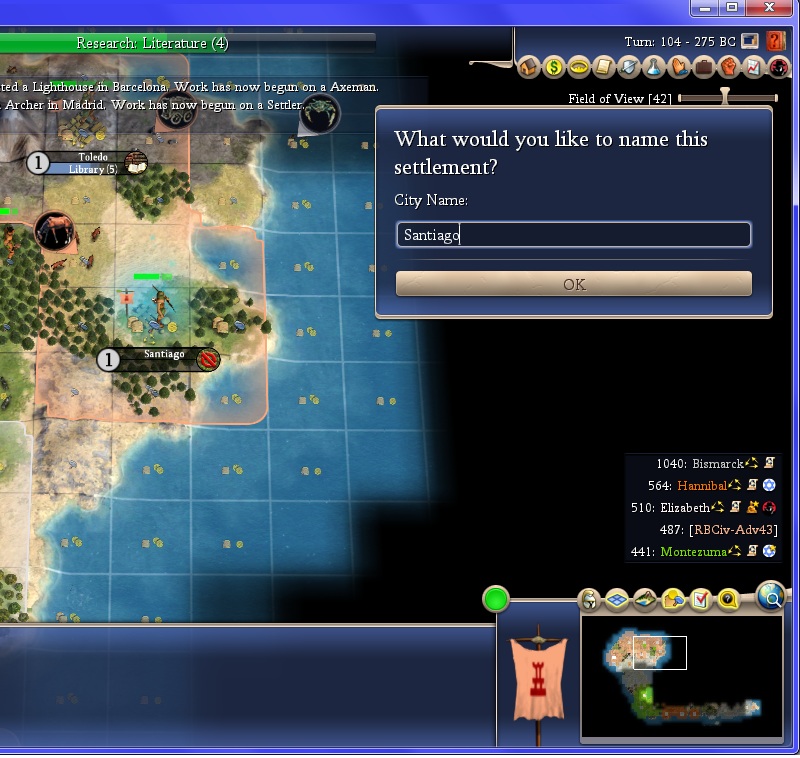Click the City Name text field

[573, 235]
